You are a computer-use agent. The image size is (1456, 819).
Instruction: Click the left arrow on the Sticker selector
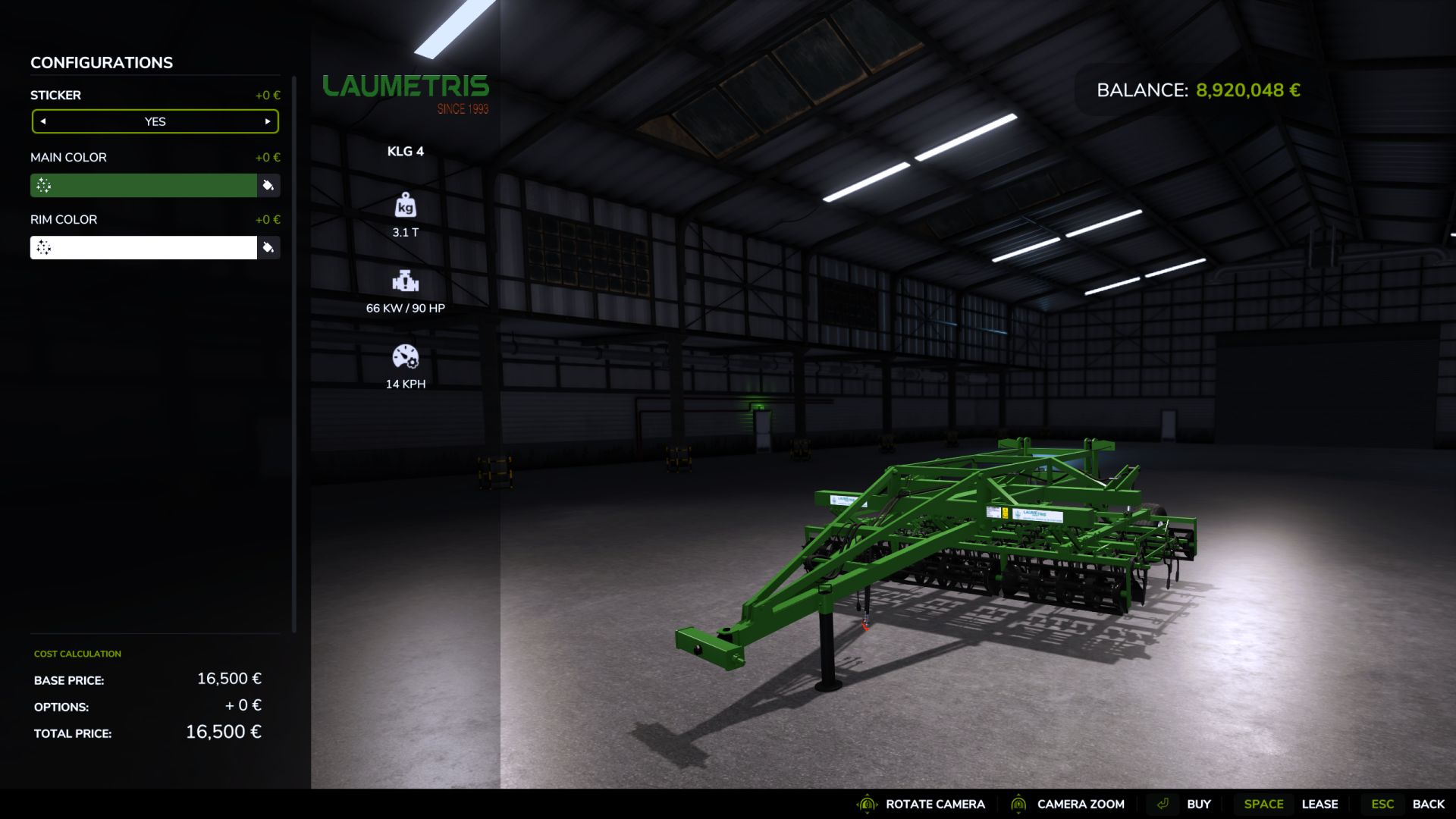[44, 121]
